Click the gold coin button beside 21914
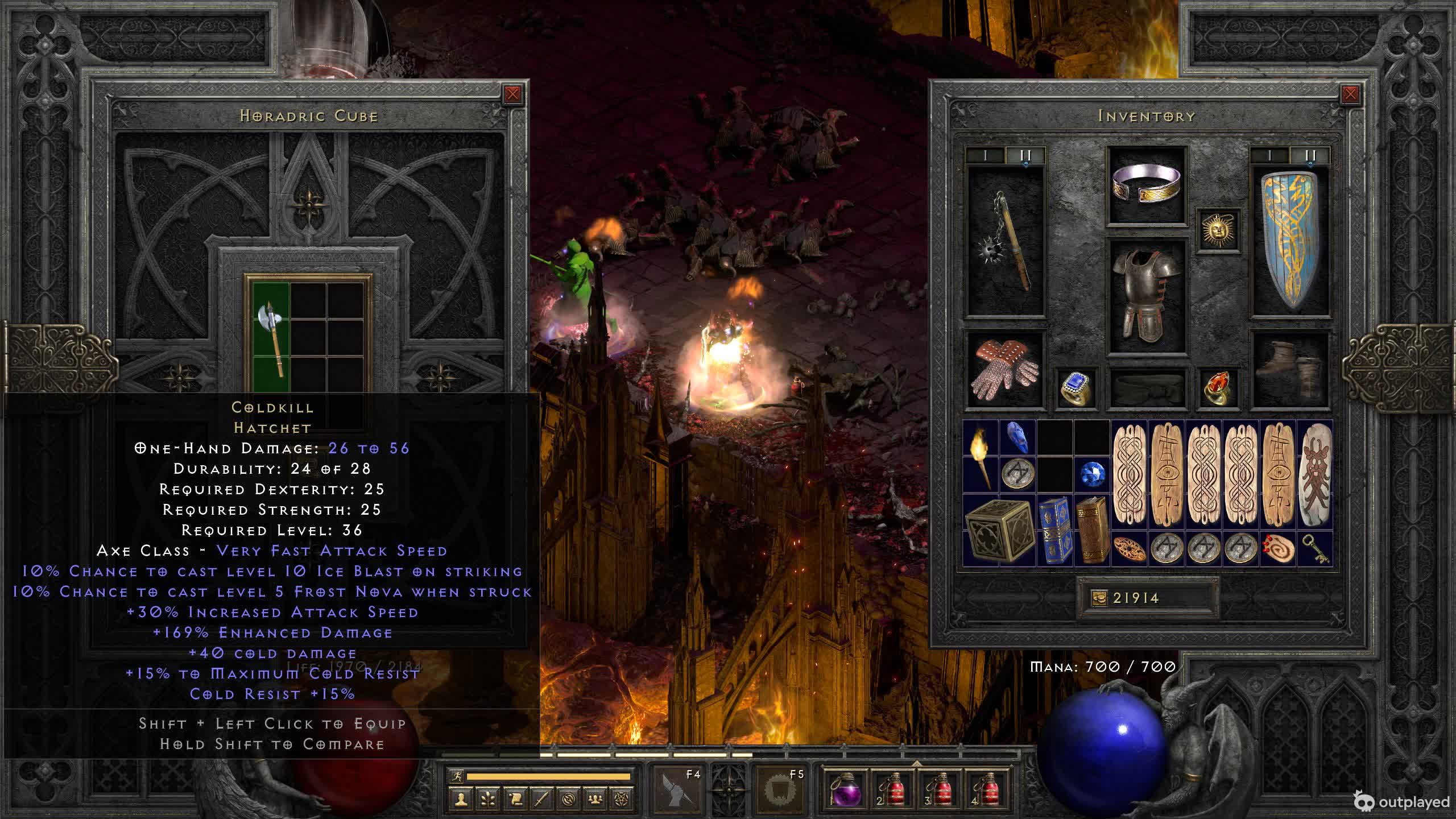 click(x=1099, y=598)
